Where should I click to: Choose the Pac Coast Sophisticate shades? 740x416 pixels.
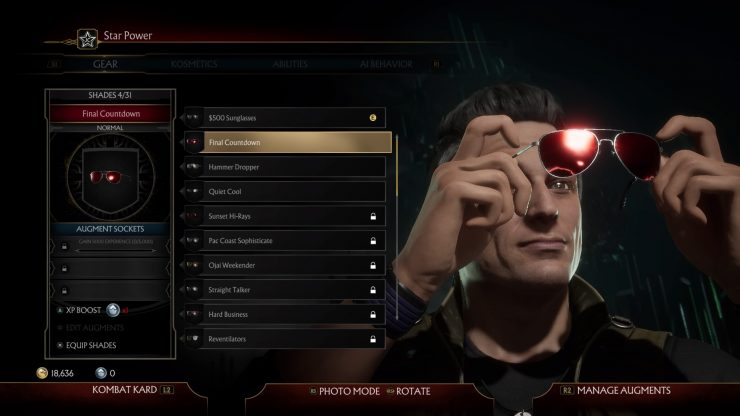pyautogui.click(x=295, y=241)
